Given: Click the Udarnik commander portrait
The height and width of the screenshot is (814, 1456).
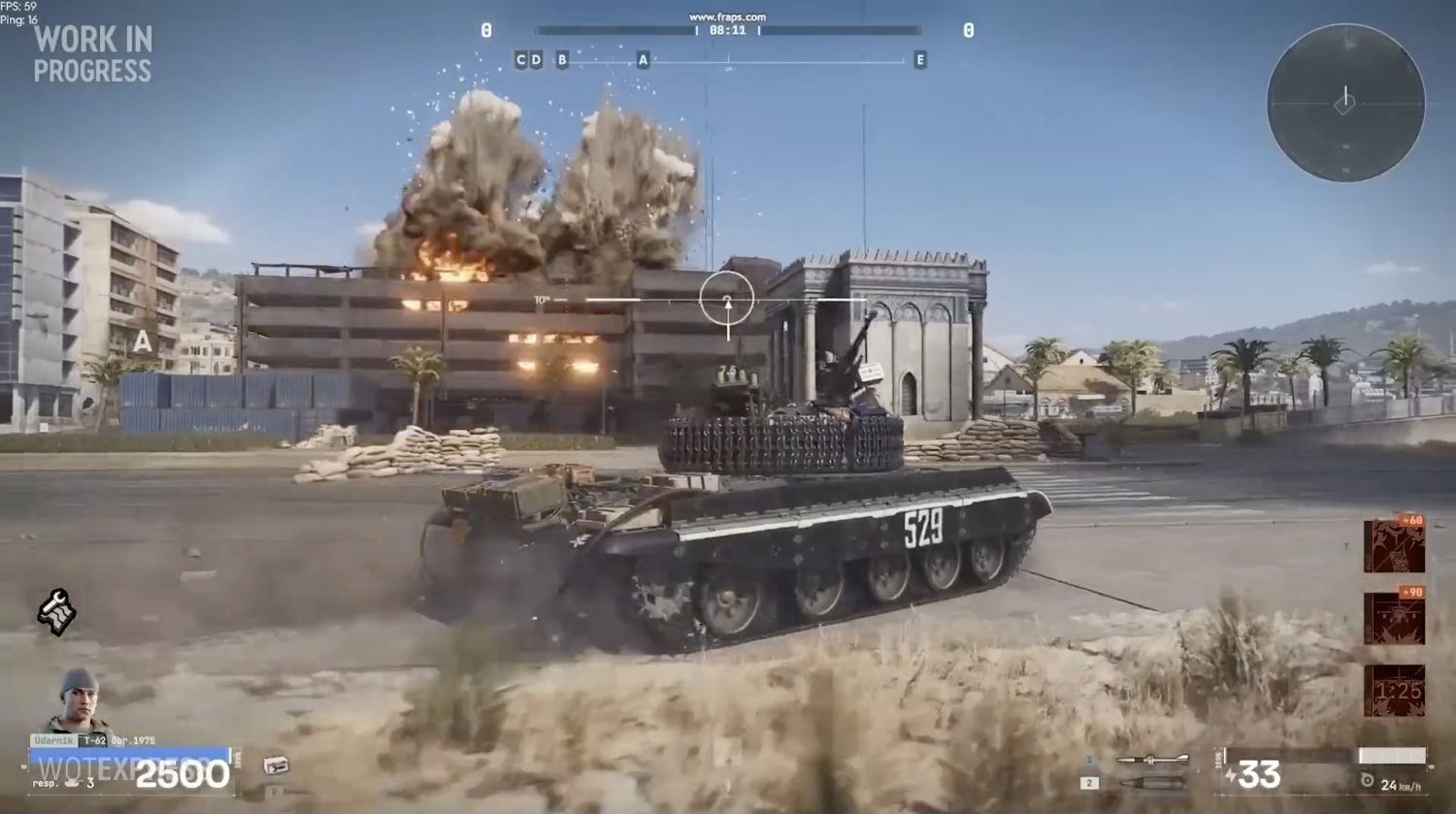Looking at the screenshot, I should (x=76, y=700).
